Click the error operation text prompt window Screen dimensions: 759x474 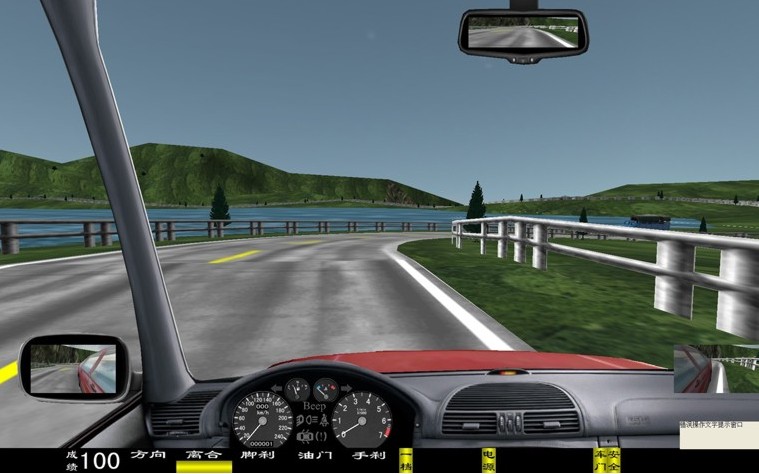718,445
